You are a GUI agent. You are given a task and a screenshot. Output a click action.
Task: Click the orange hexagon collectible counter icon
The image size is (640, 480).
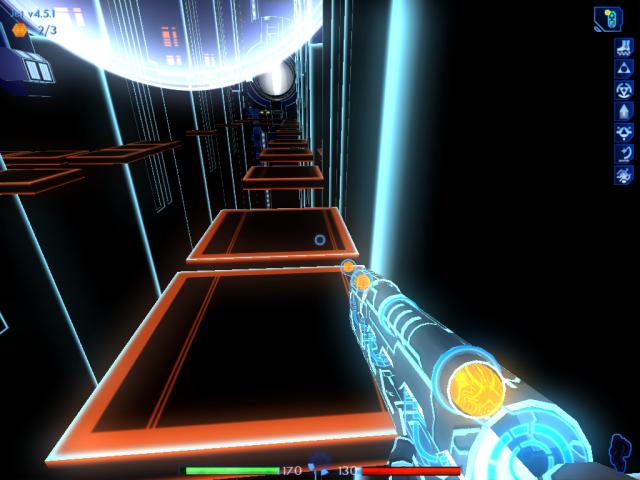tap(20, 29)
